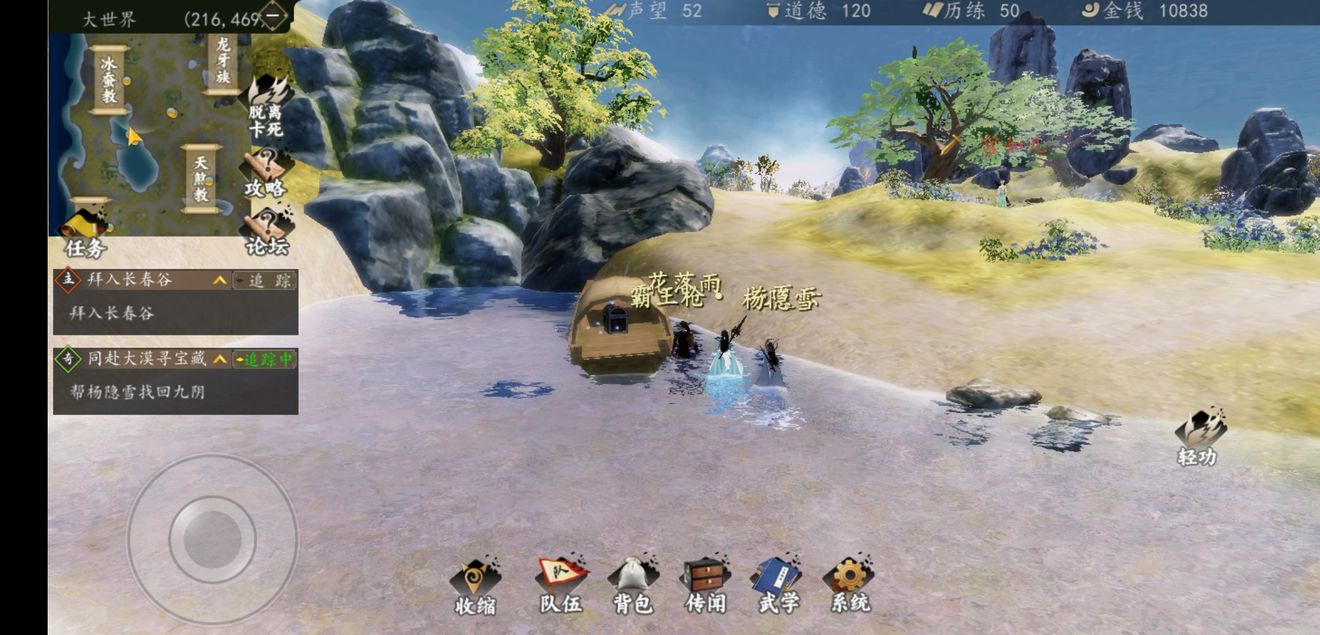1320x635 pixels.
Task: Open the 系统 system settings
Action: point(849,585)
